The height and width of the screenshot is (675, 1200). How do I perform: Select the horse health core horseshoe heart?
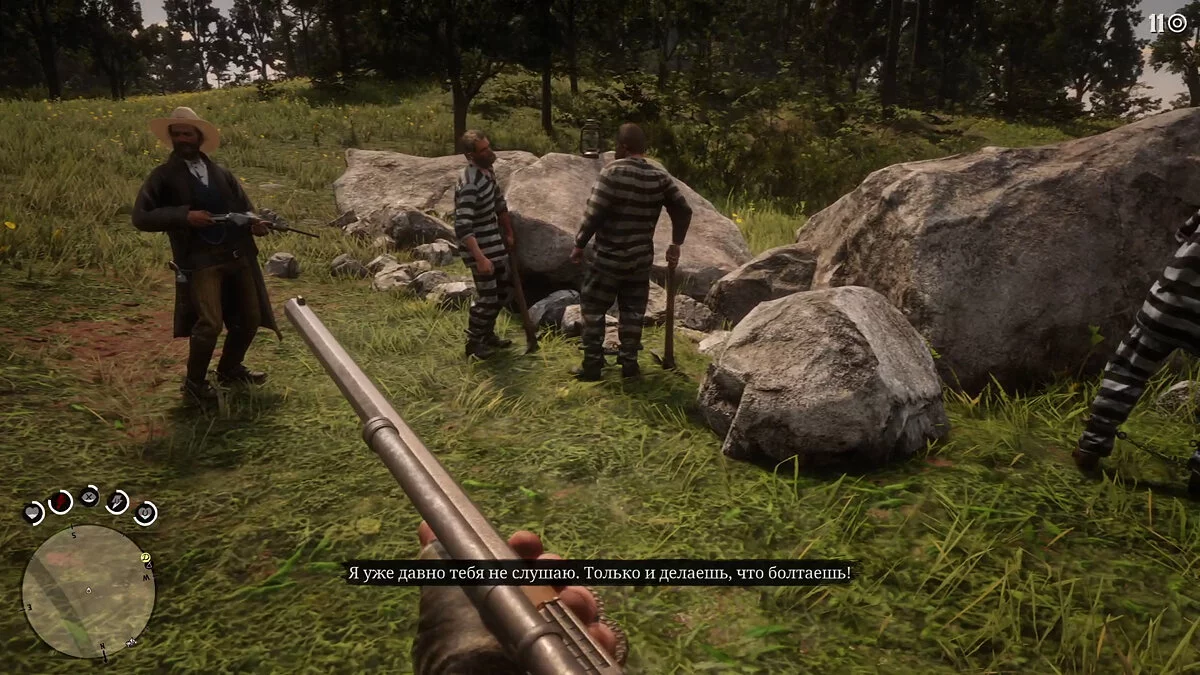point(145,513)
